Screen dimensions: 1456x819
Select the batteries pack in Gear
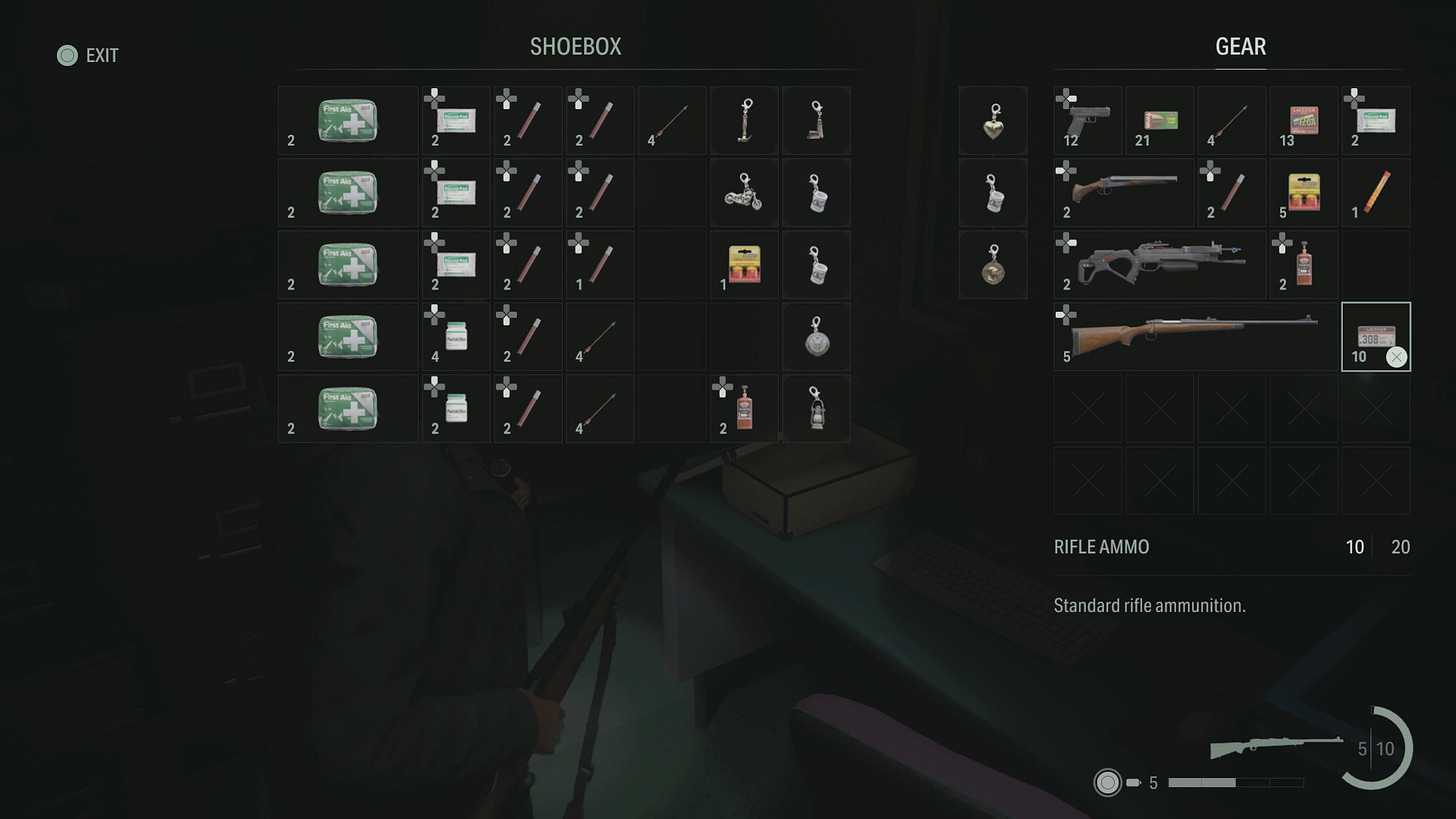point(1303,192)
